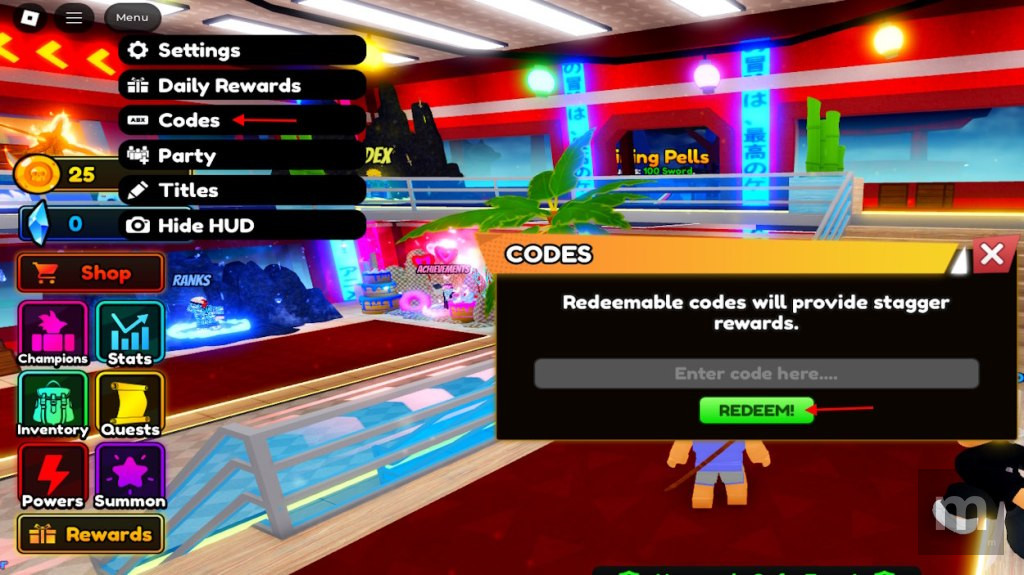Open the Shop
Screen dimensions: 1024x575
tap(91, 273)
